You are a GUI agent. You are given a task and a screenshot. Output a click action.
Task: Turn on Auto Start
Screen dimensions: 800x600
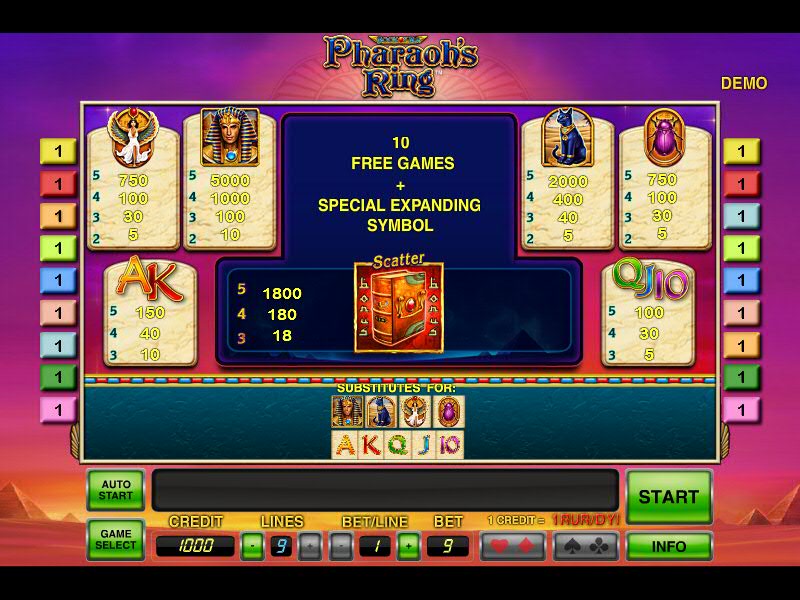[115, 489]
